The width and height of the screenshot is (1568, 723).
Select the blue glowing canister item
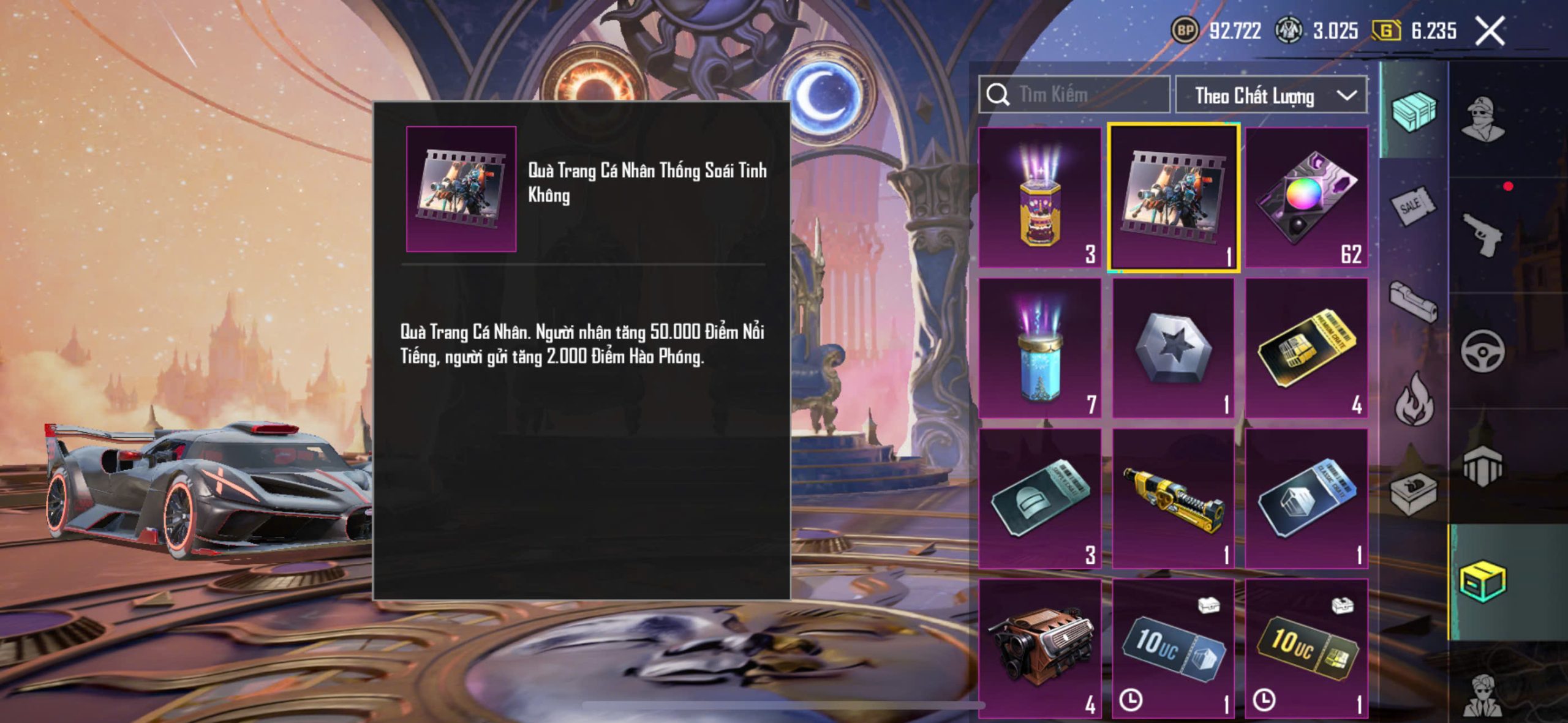coord(1039,348)
